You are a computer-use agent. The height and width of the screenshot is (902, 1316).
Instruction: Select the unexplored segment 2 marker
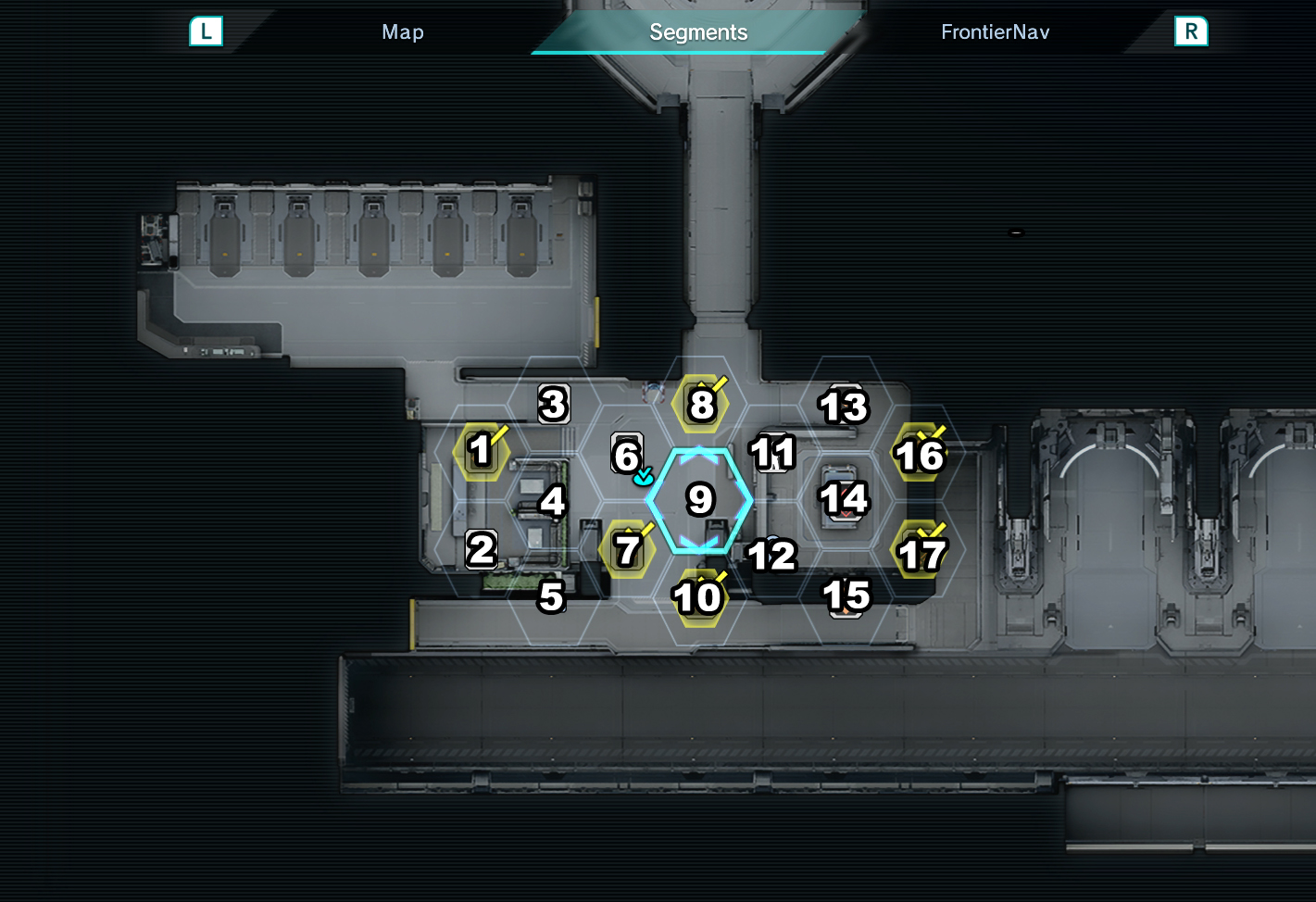tap(482, 549)
